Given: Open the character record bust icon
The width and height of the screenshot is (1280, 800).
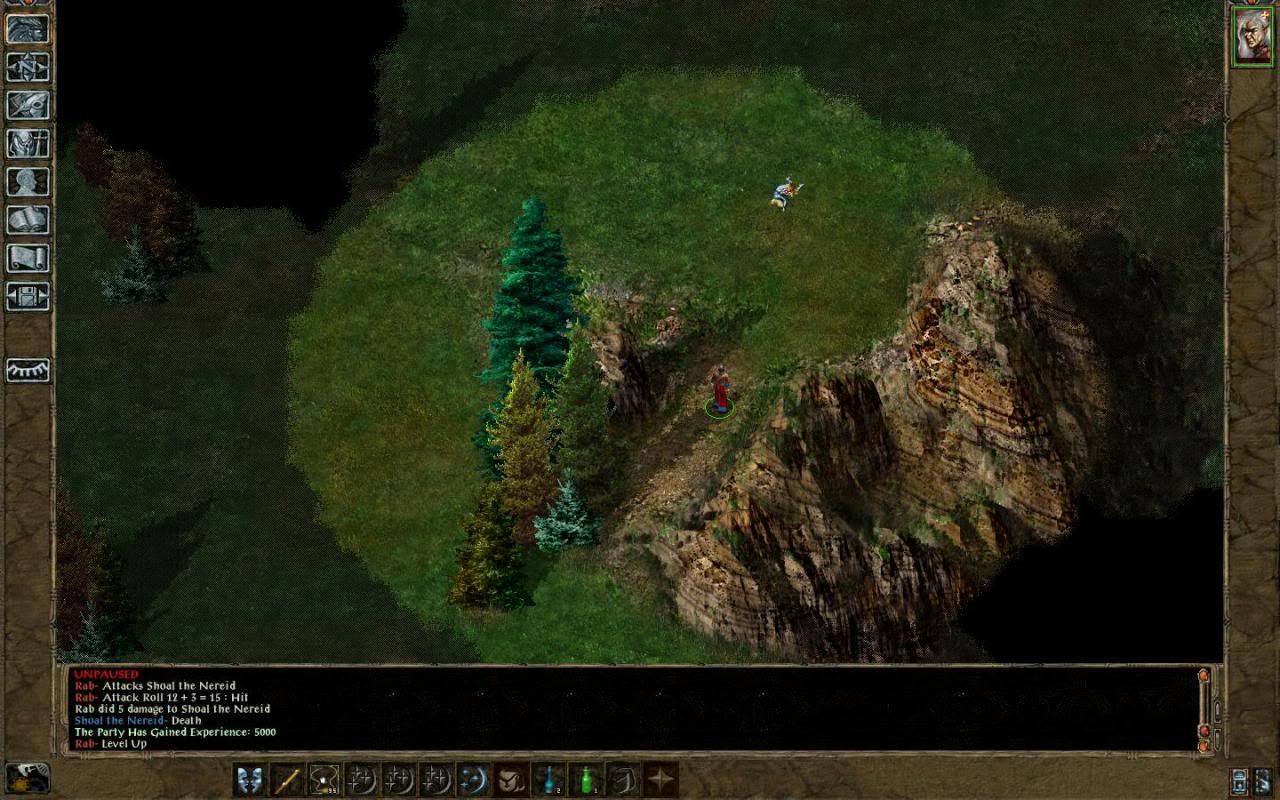Looking at the screenshot, I should pyautogui.click(x=28, y=181).
